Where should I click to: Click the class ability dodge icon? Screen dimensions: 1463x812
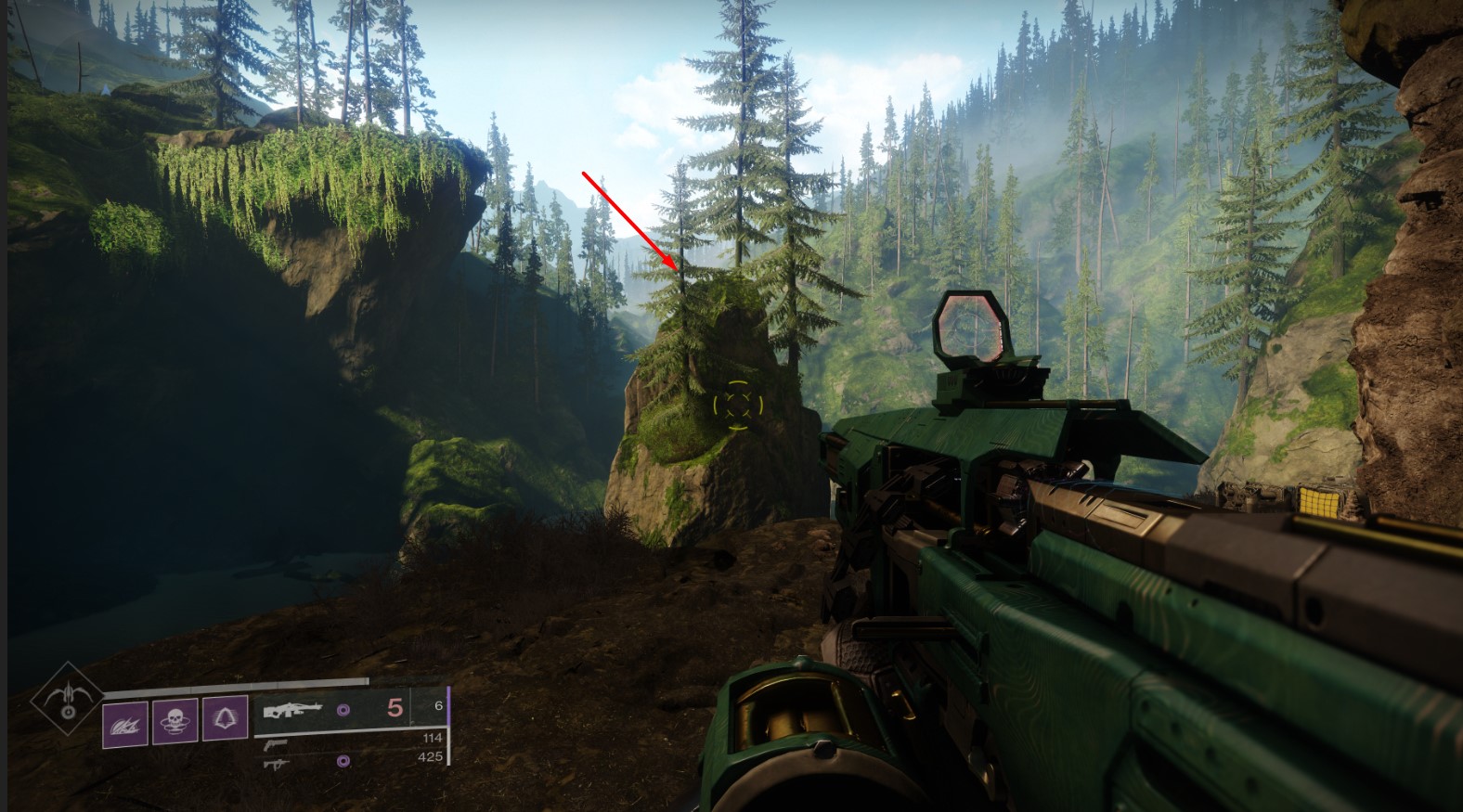pos(227,719)
